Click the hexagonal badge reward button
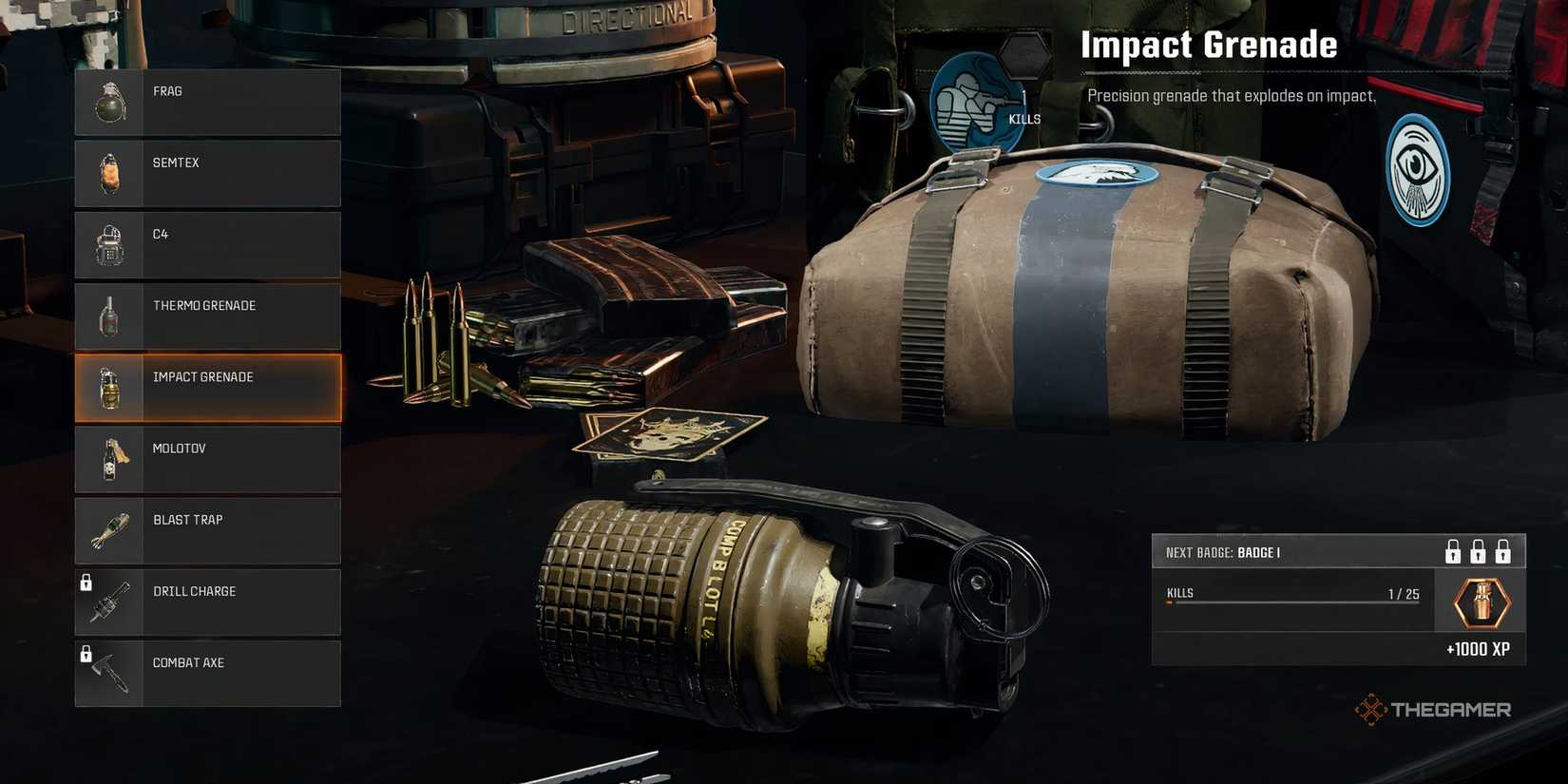1568x784 pixels. pyautogui.click(x=1479, y=601)
